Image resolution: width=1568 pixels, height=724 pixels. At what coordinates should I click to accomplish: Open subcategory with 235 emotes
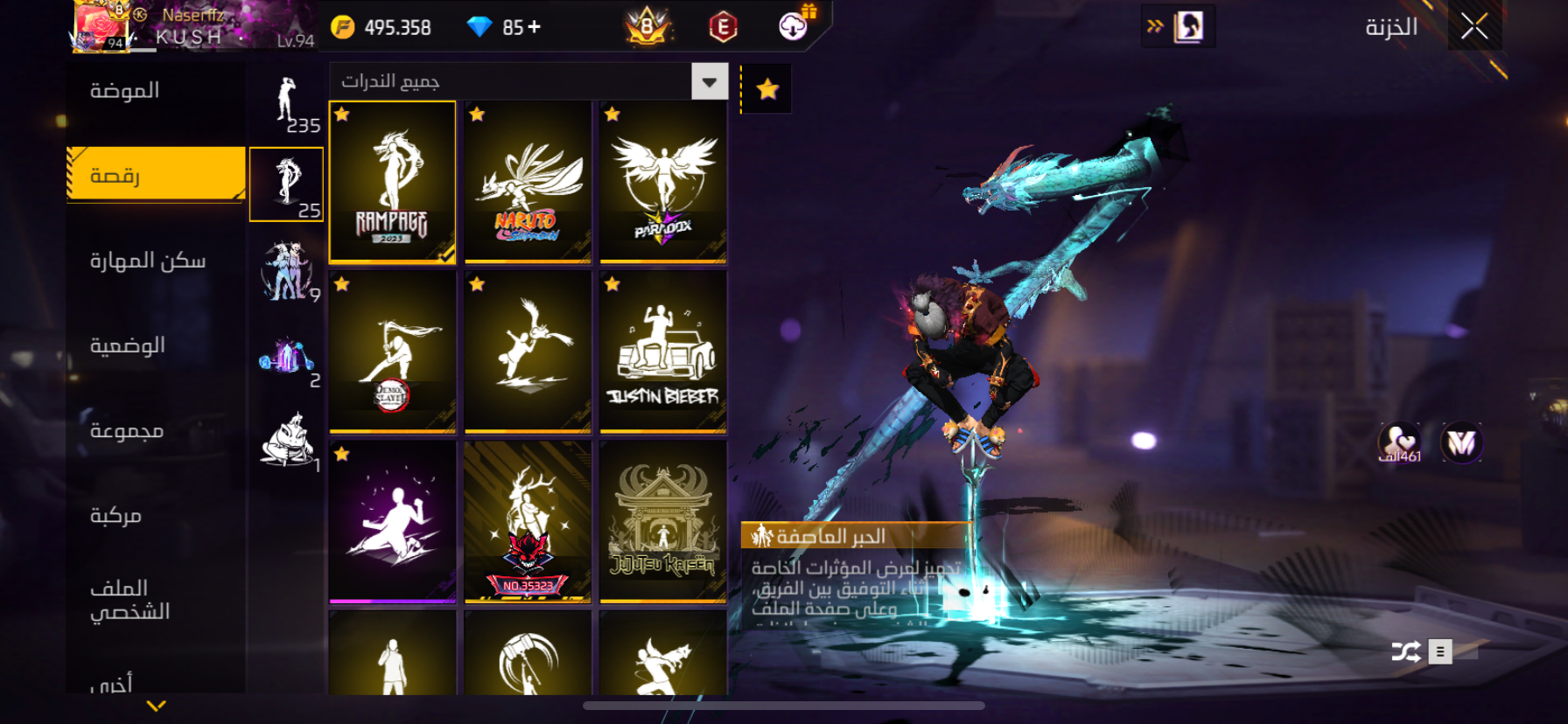coord(287,103)
